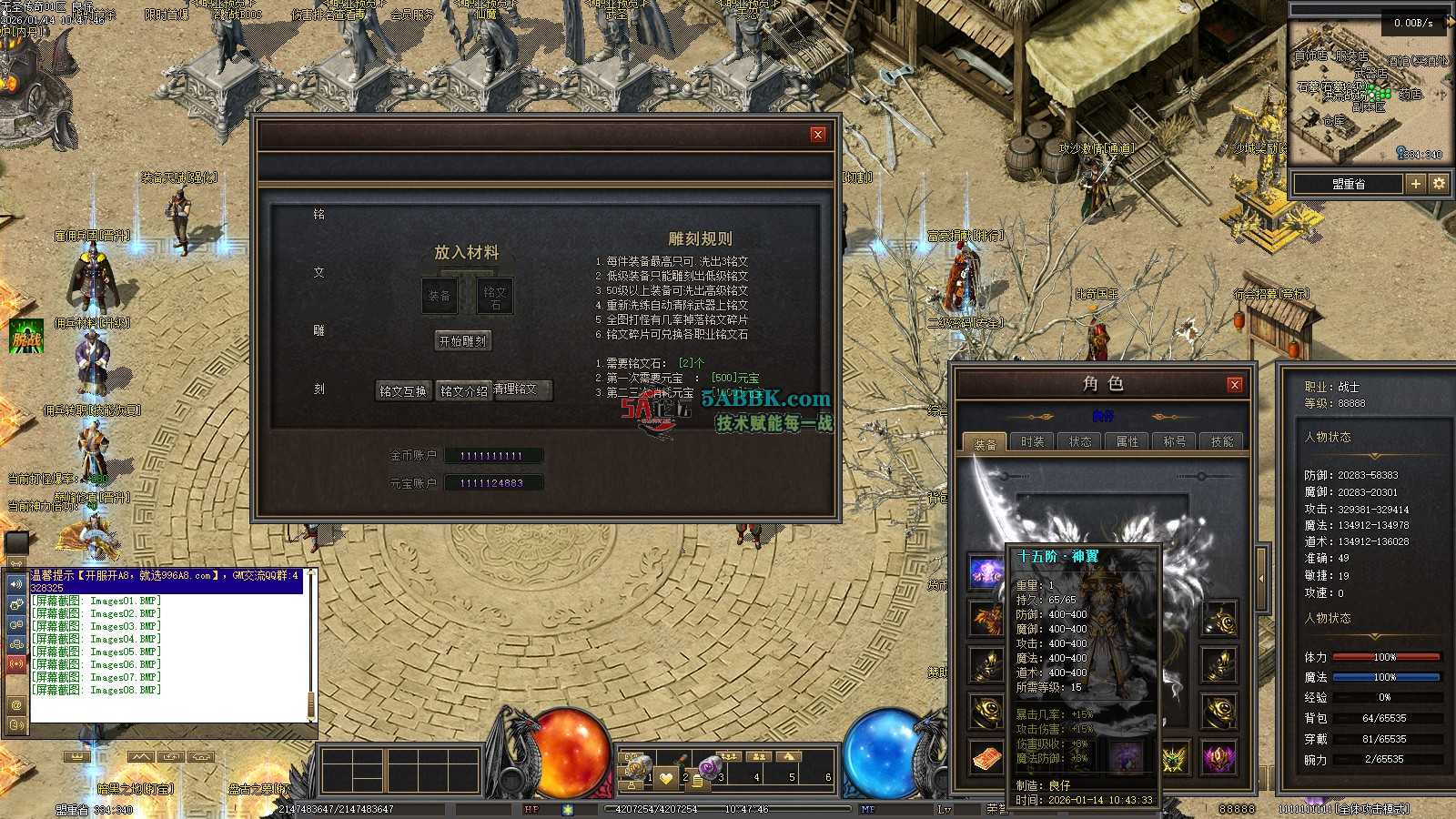Close the inscription engraving window
1456x819 pixels.
coord(818,135)
